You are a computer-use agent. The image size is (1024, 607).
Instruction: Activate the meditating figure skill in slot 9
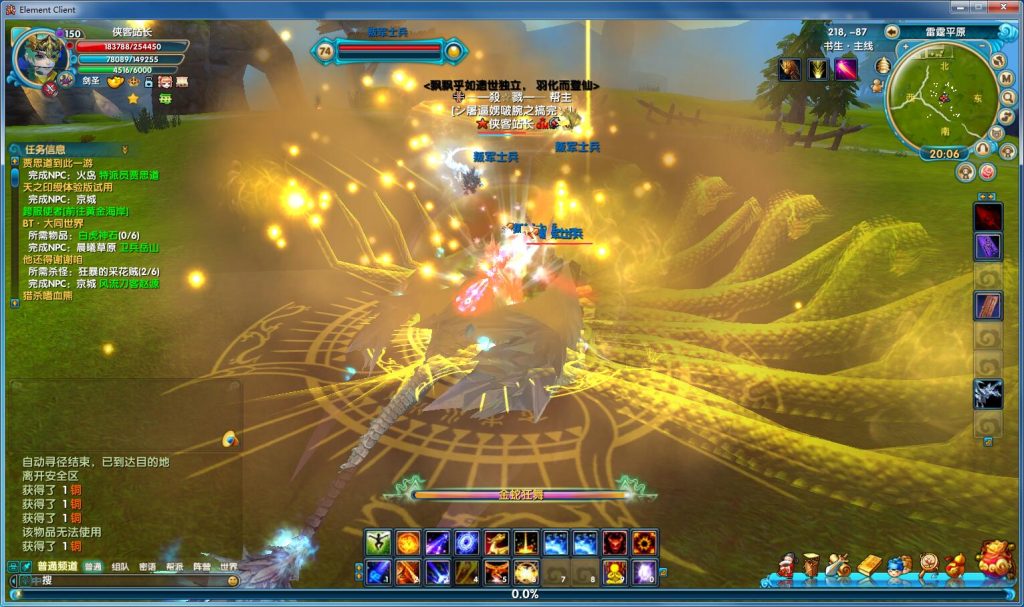tap(615, 573)
